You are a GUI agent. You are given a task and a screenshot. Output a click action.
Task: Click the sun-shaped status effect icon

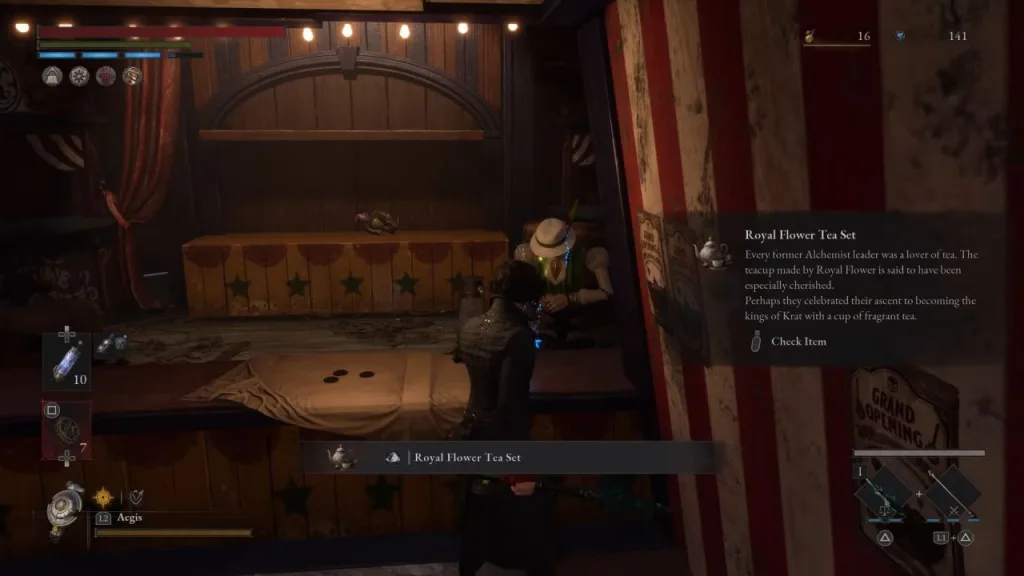coord(79,76)
